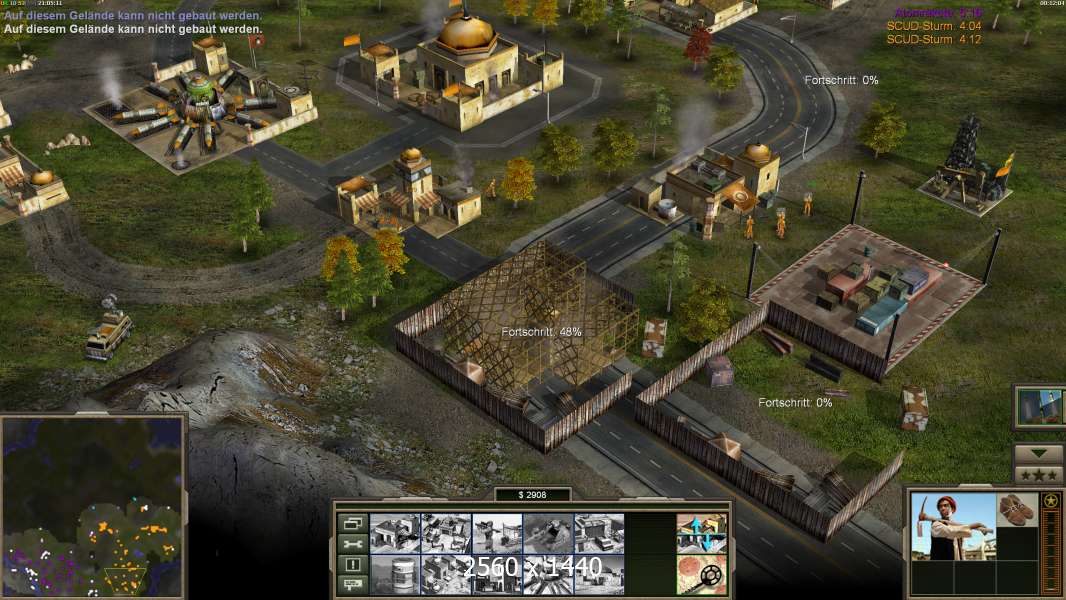Screen dimensions: 1066x600
Task: Open the three-star General's powers button
Action: point(1038,474)
